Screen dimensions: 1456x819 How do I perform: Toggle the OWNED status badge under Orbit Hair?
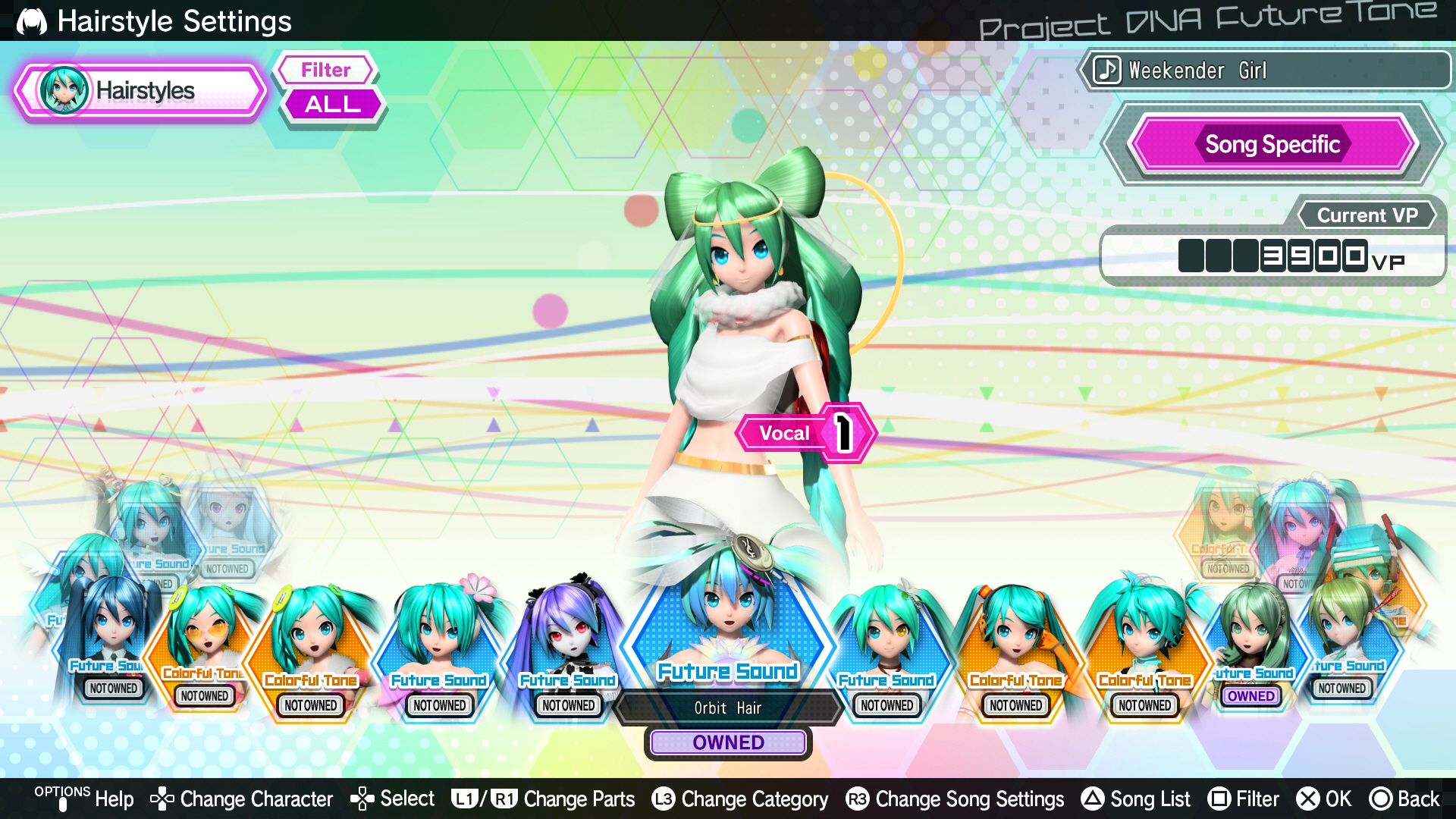(x=727, y=742)
